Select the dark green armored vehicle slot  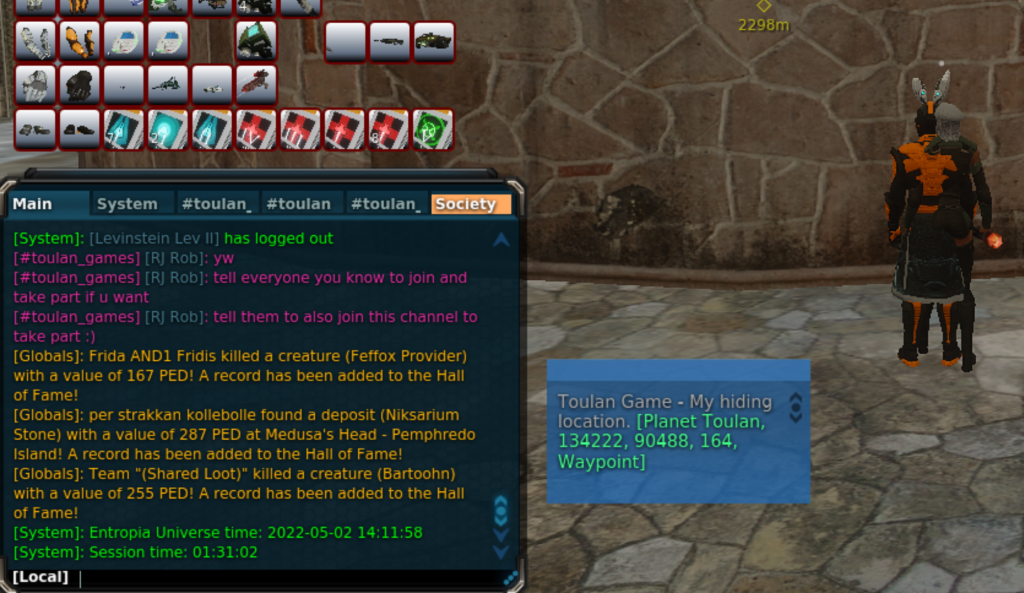coord(433,41)
